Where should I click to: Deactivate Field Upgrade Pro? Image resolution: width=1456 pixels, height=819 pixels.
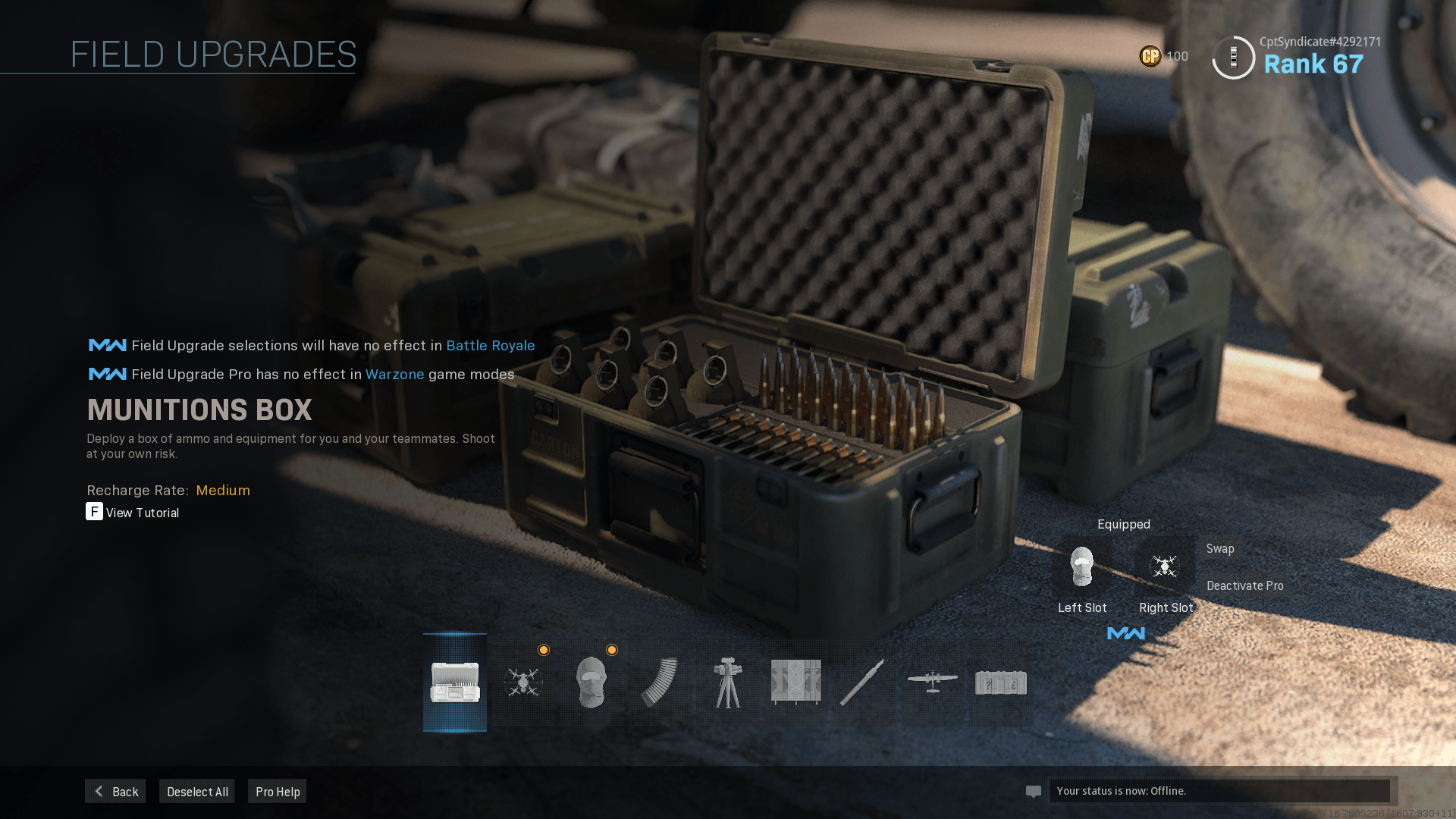1244,585
